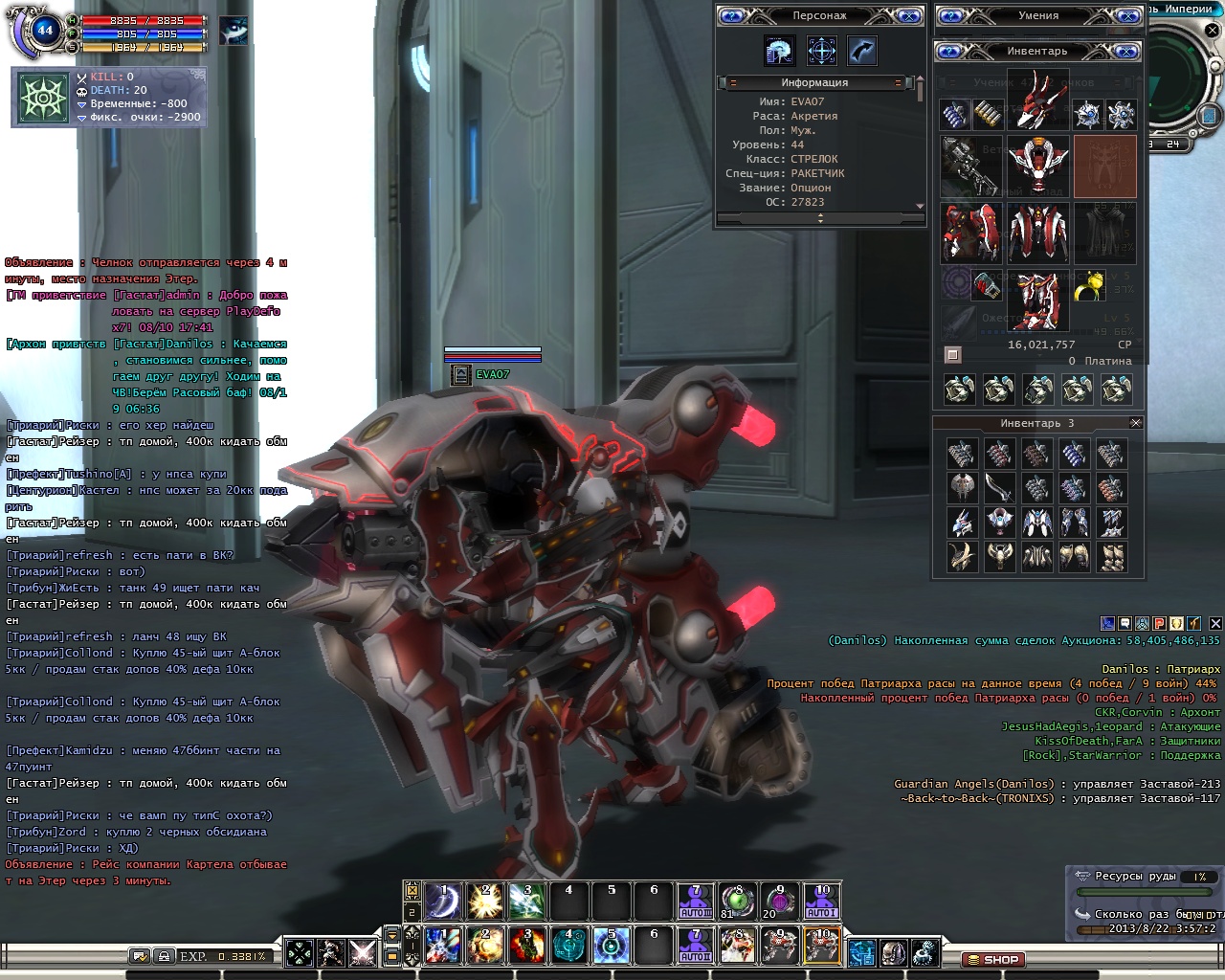
Task: Select the equipped launcher weapon slot
Action: pos(970,165)
